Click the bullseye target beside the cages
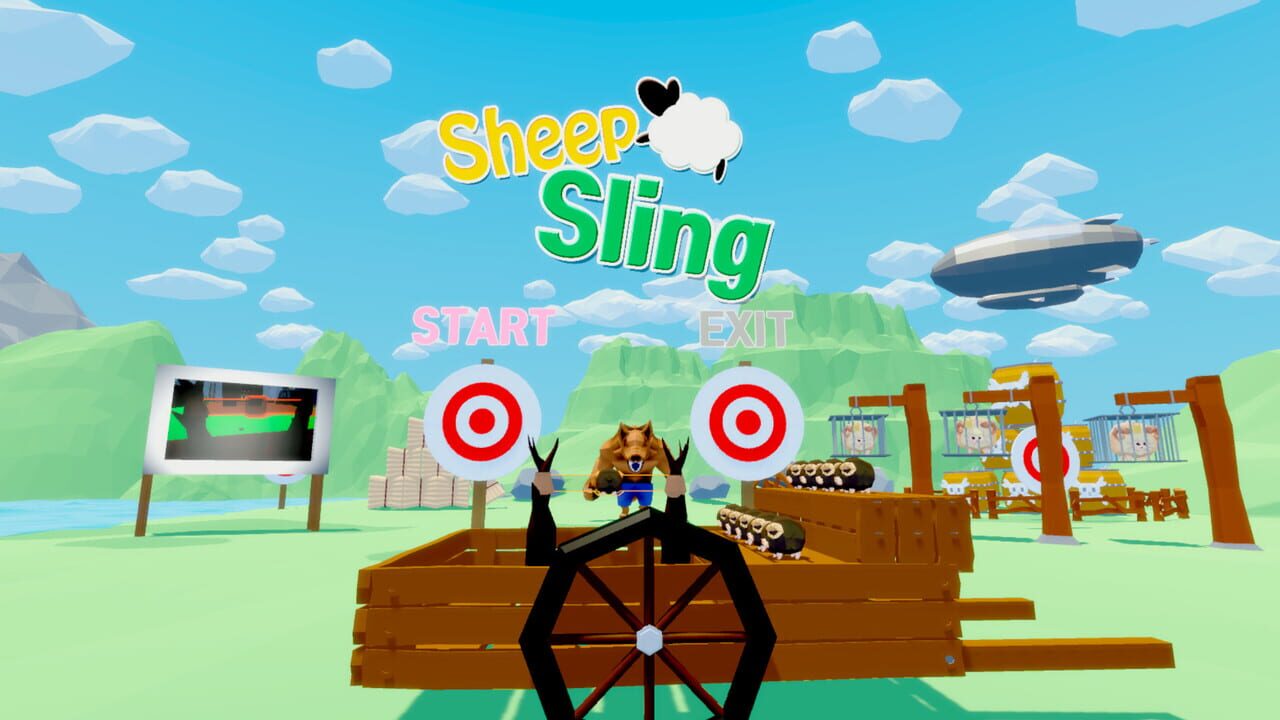The image size is (1280, 720). point(1032,459)
